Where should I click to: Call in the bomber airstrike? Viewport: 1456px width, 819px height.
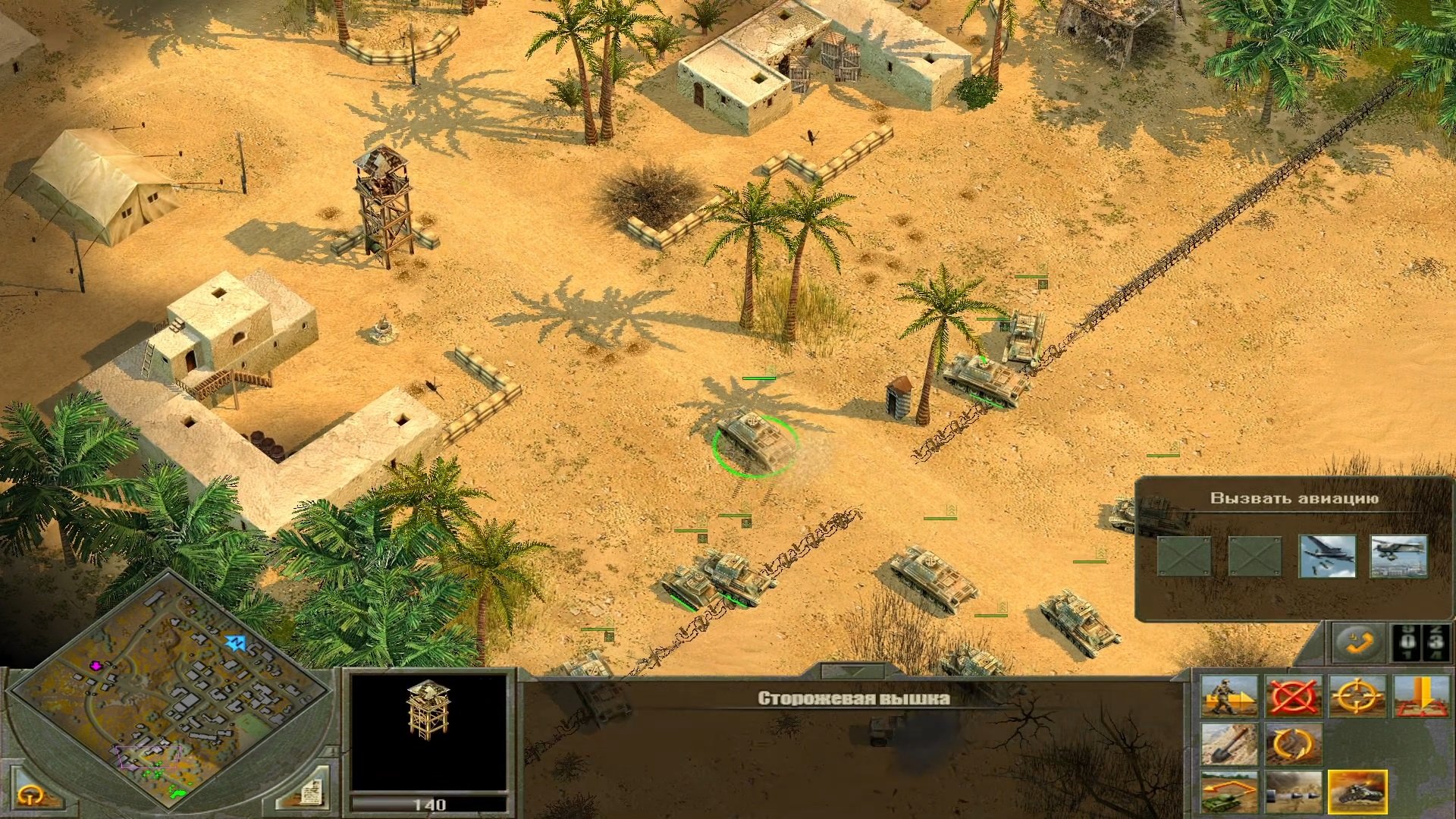pyautogui.click(x=1327, y=555)
